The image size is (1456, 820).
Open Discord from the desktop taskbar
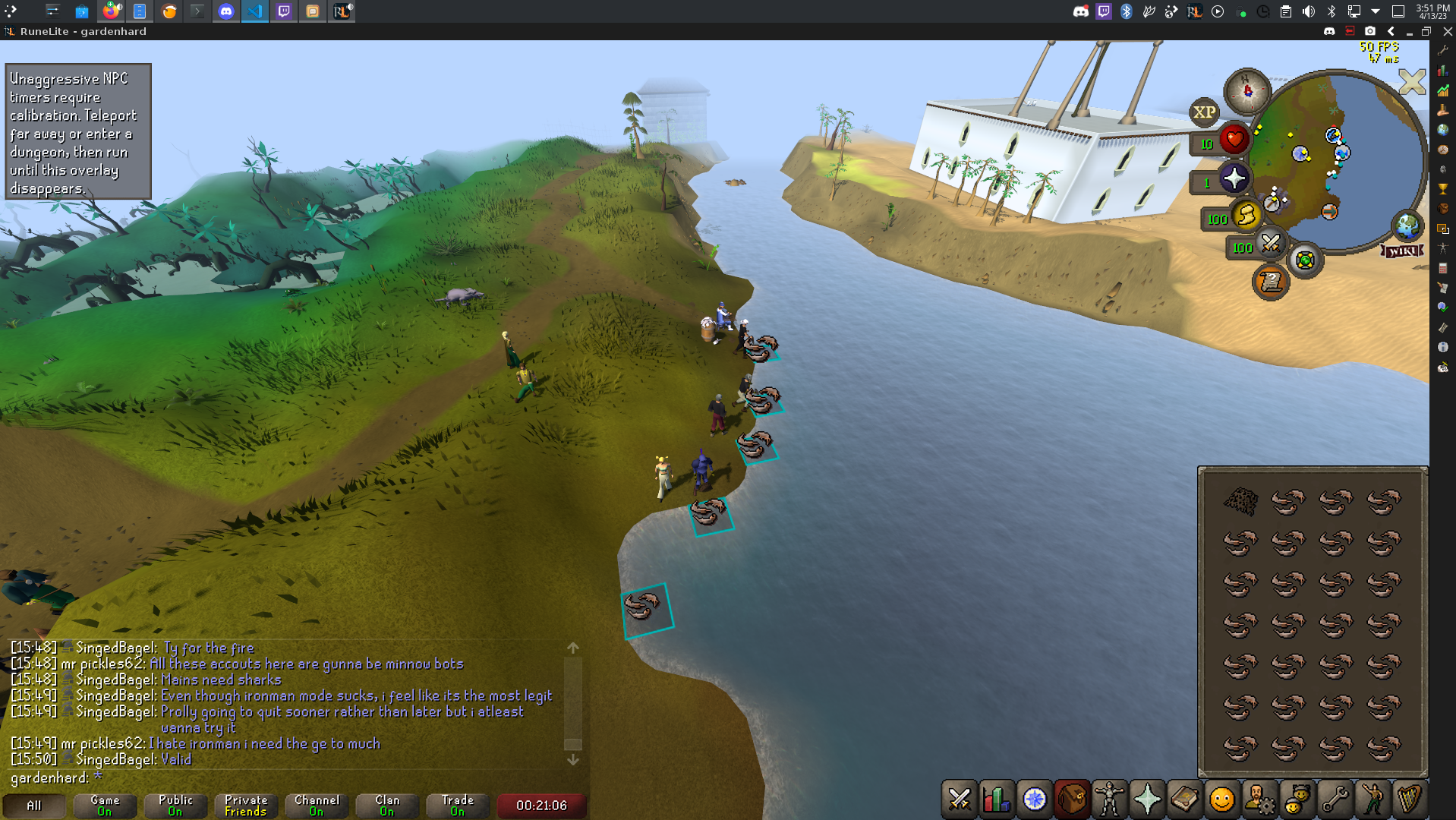[x=225, y=11]
